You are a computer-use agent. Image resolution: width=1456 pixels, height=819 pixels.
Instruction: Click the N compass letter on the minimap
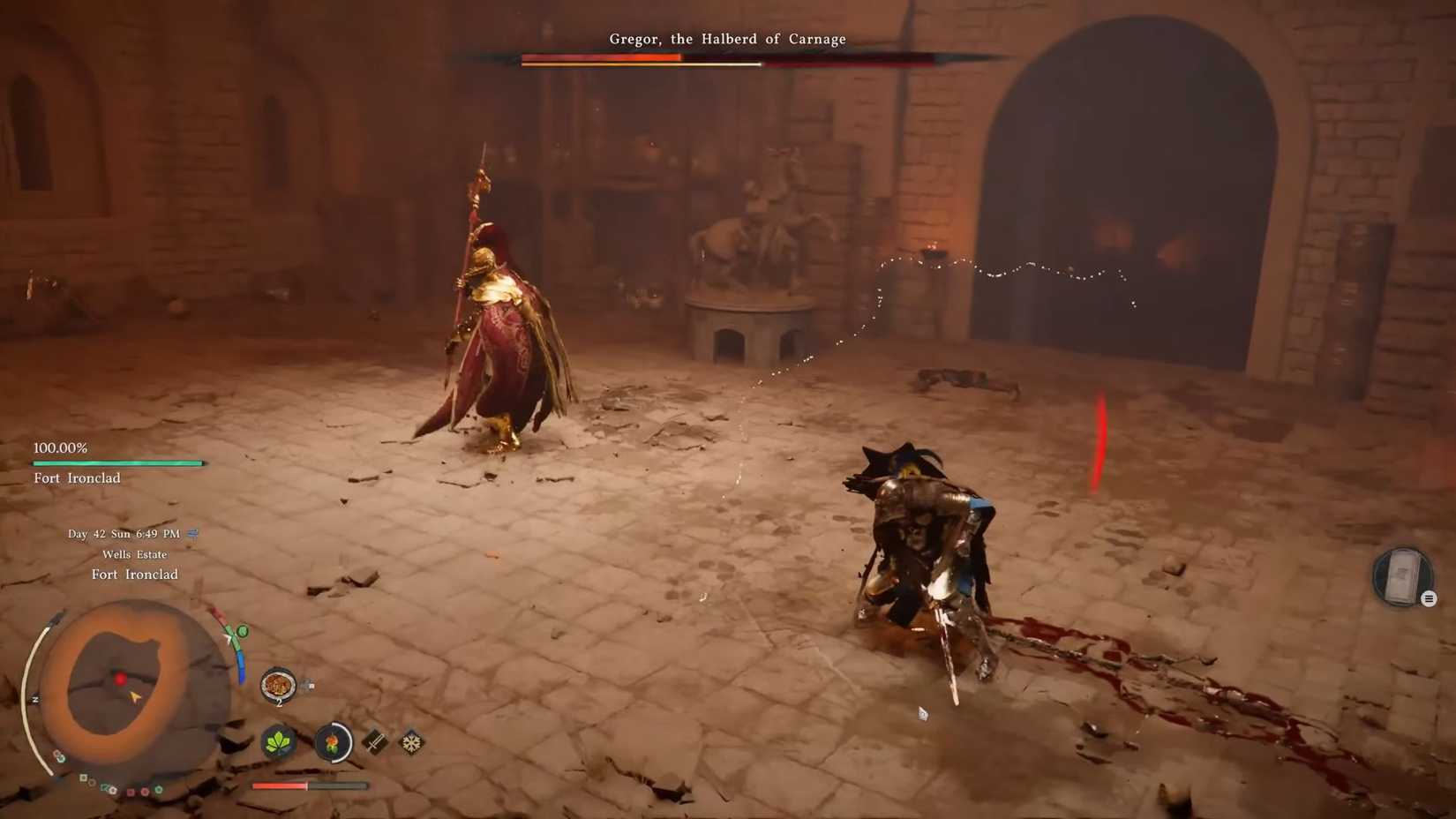[34, 698]
